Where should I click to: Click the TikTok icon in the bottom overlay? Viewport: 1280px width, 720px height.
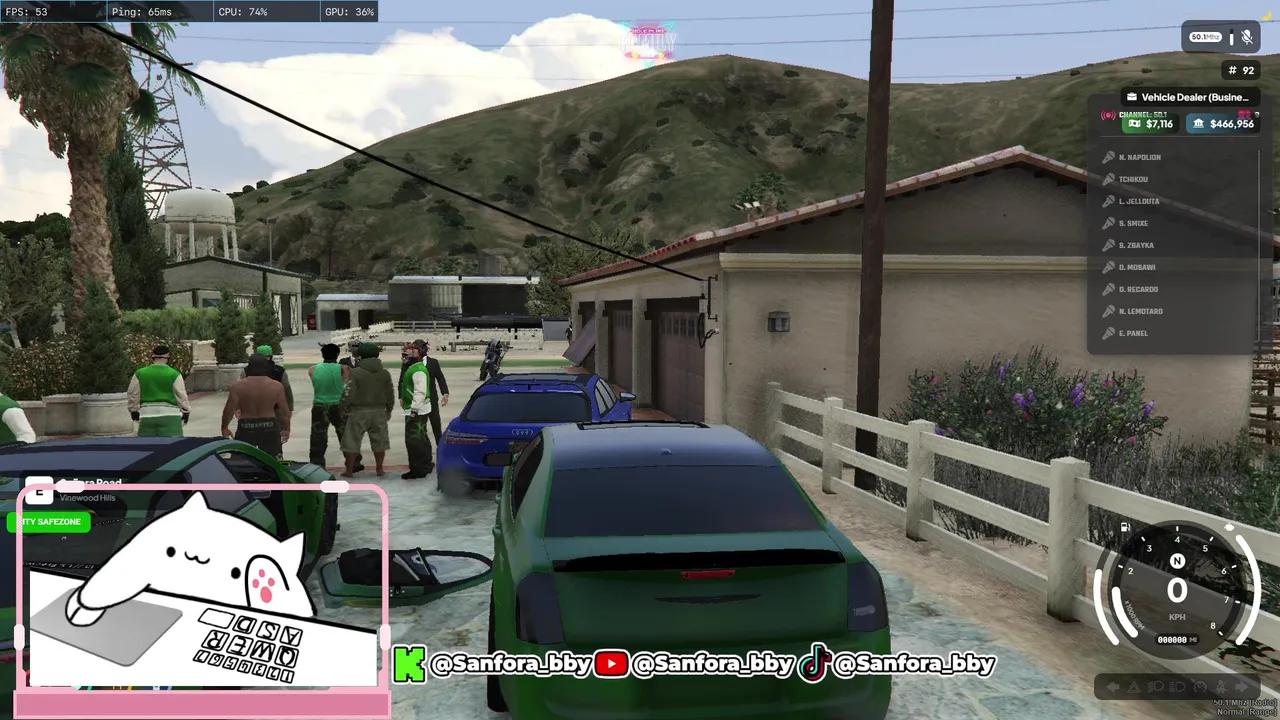(x=814, y=663)
